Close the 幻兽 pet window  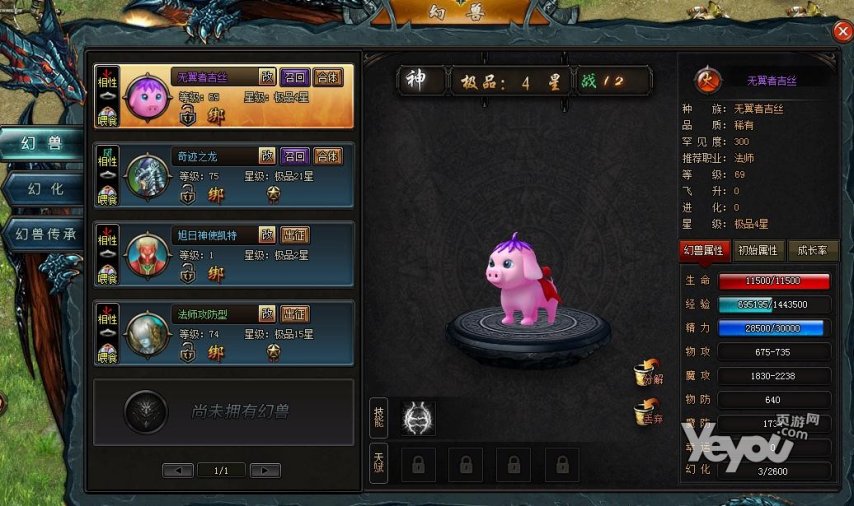[842, 31]
